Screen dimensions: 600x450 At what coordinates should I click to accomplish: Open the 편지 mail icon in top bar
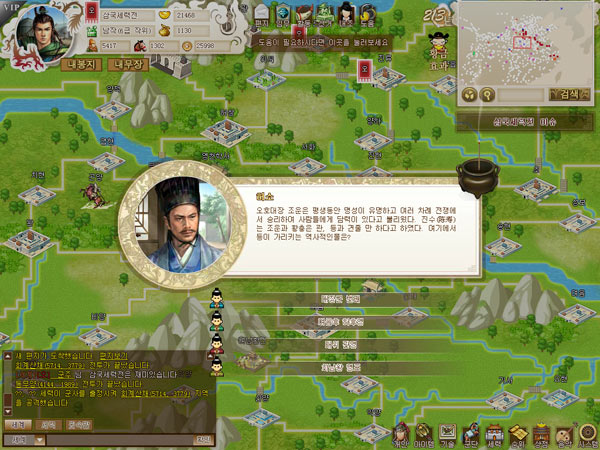(262, 14)
